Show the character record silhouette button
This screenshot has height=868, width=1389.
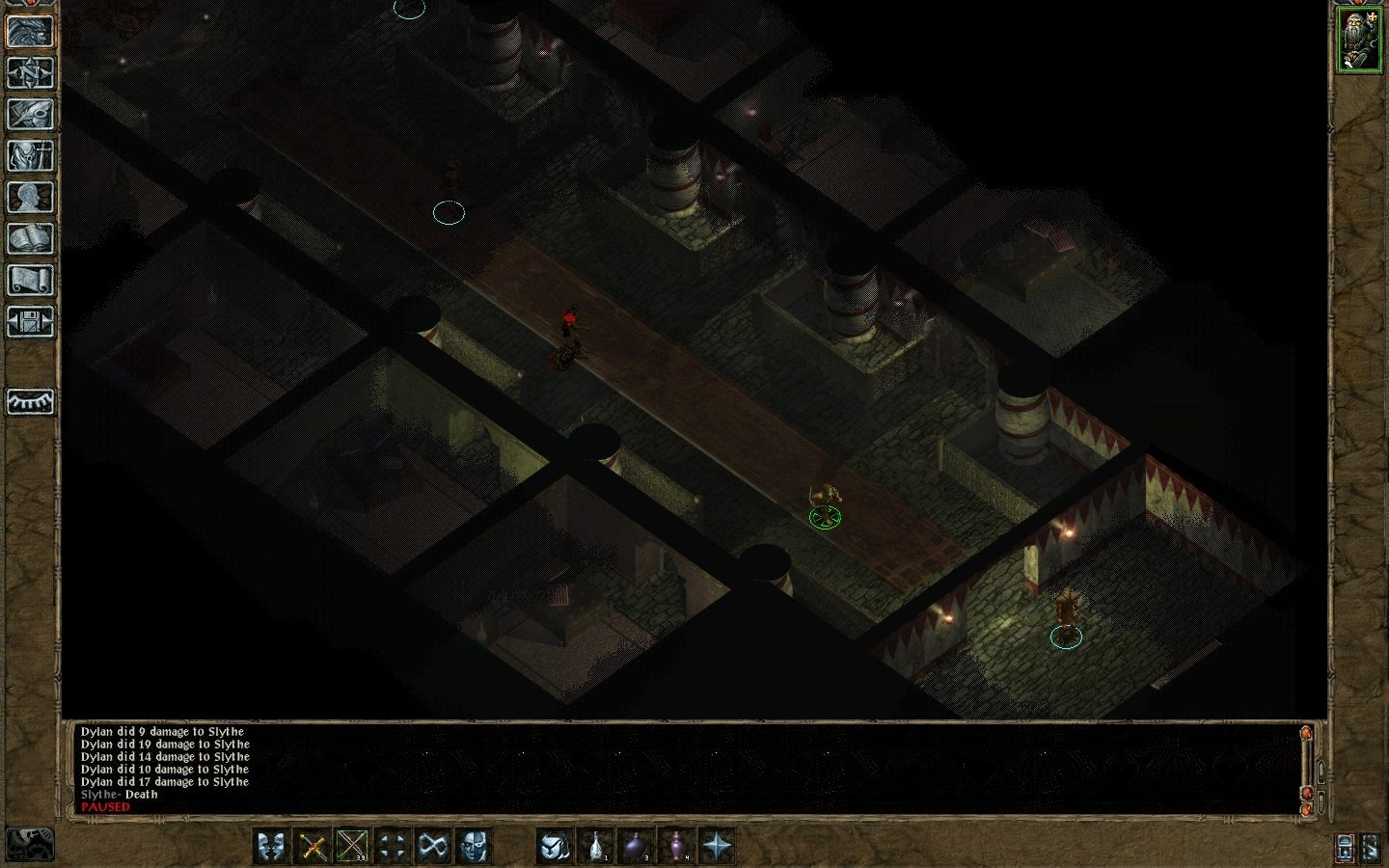[30, 197]
